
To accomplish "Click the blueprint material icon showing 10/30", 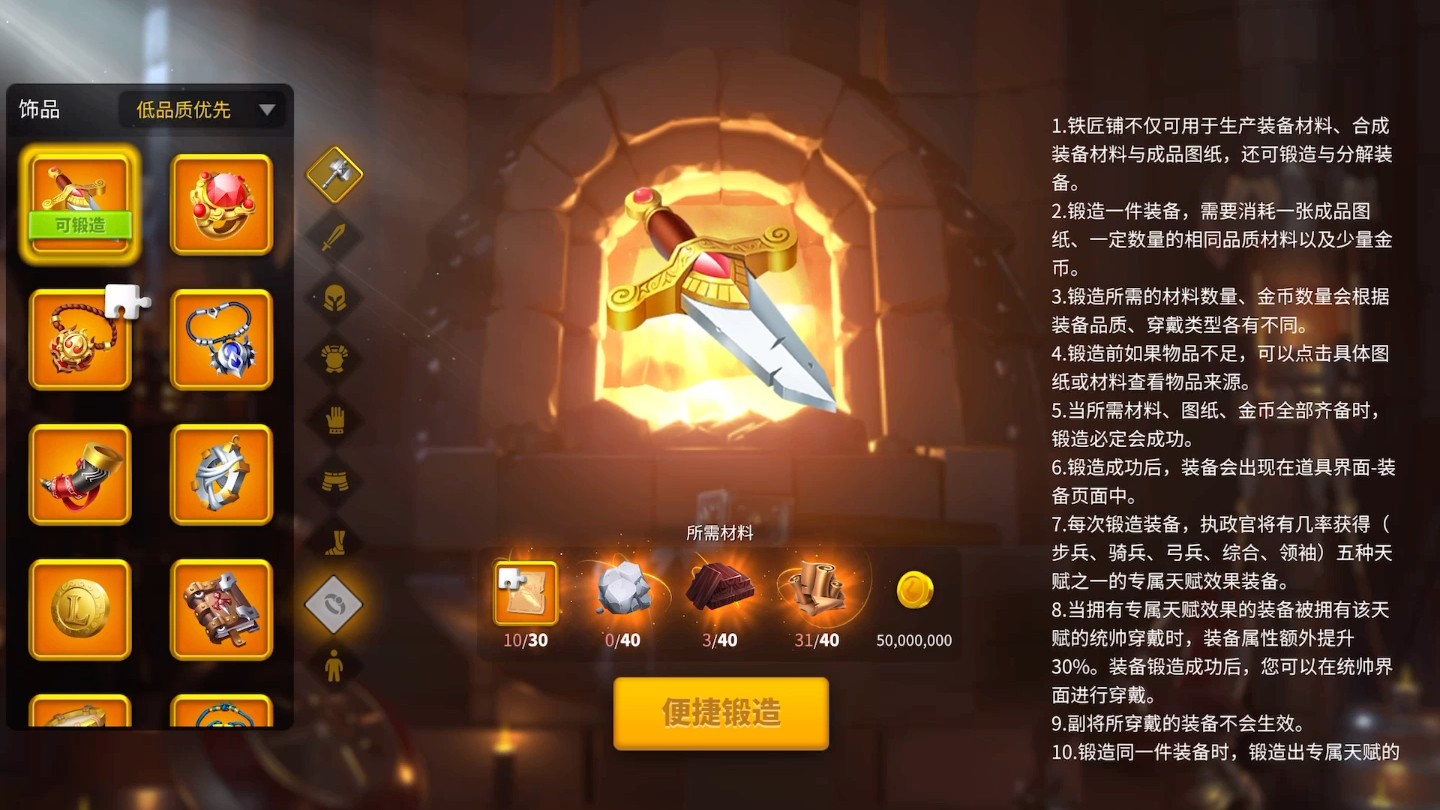I will pyautogui.click(x=524, y=592).
